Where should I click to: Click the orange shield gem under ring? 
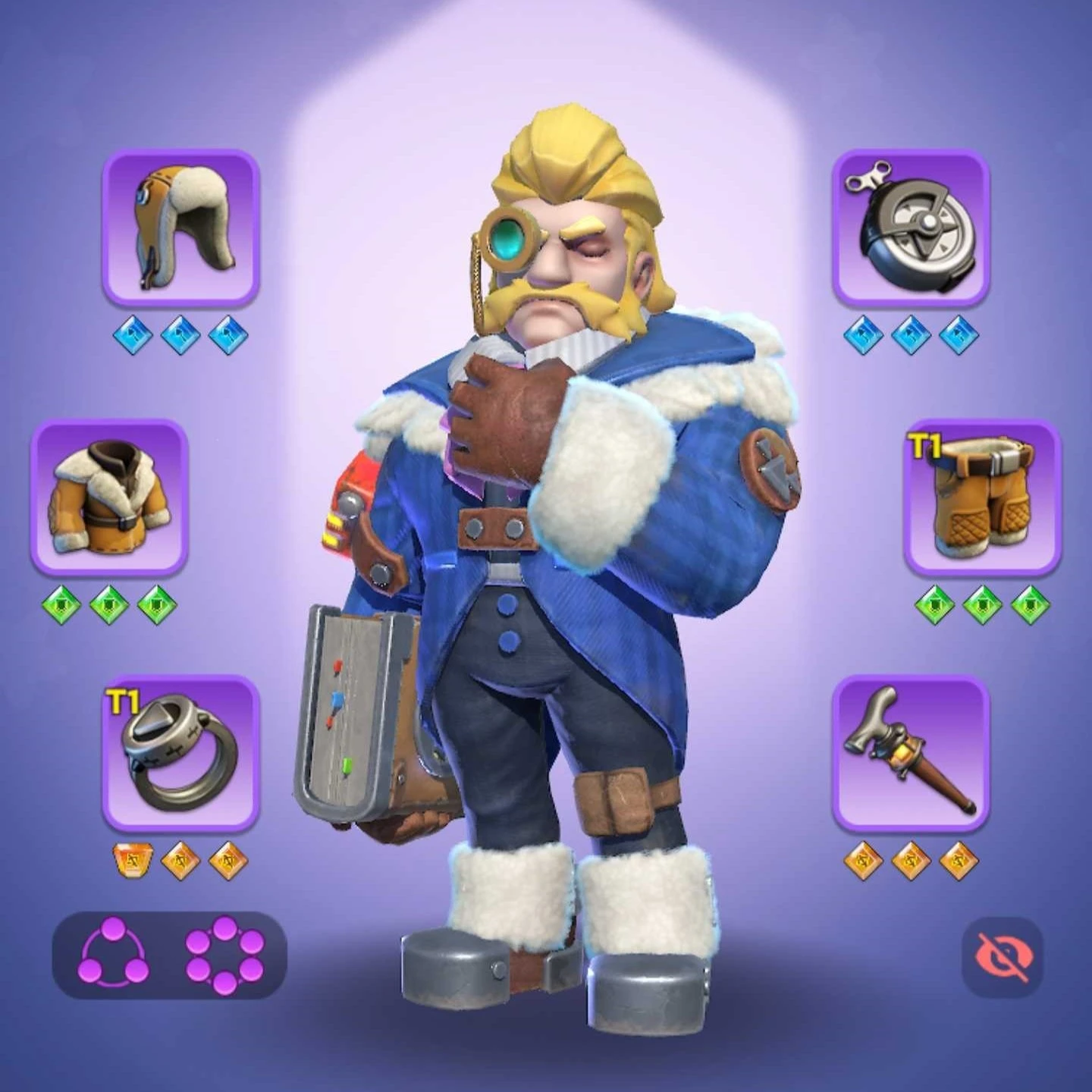(x=133, y=861)
